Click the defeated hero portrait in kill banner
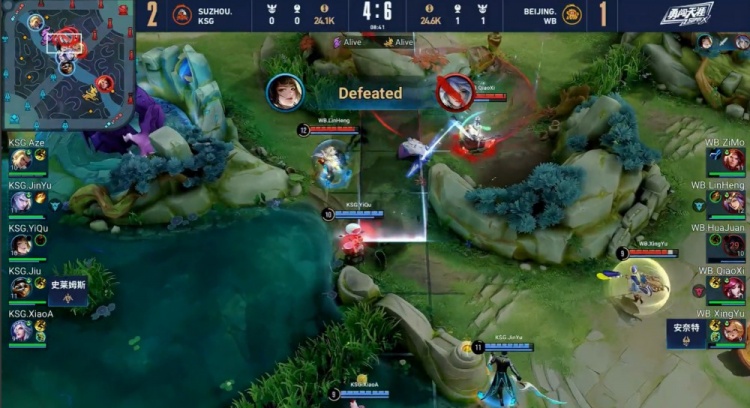 point(284,92)
